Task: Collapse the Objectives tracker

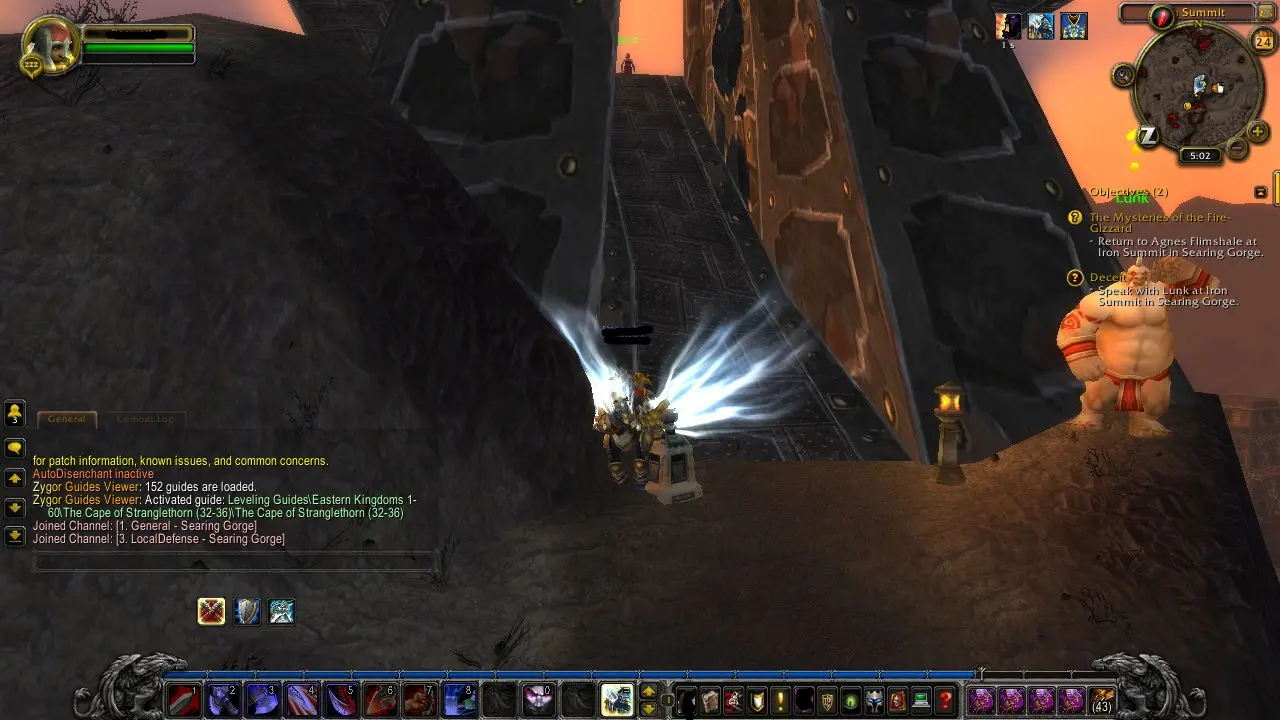Action: (x=1261, y=192)
